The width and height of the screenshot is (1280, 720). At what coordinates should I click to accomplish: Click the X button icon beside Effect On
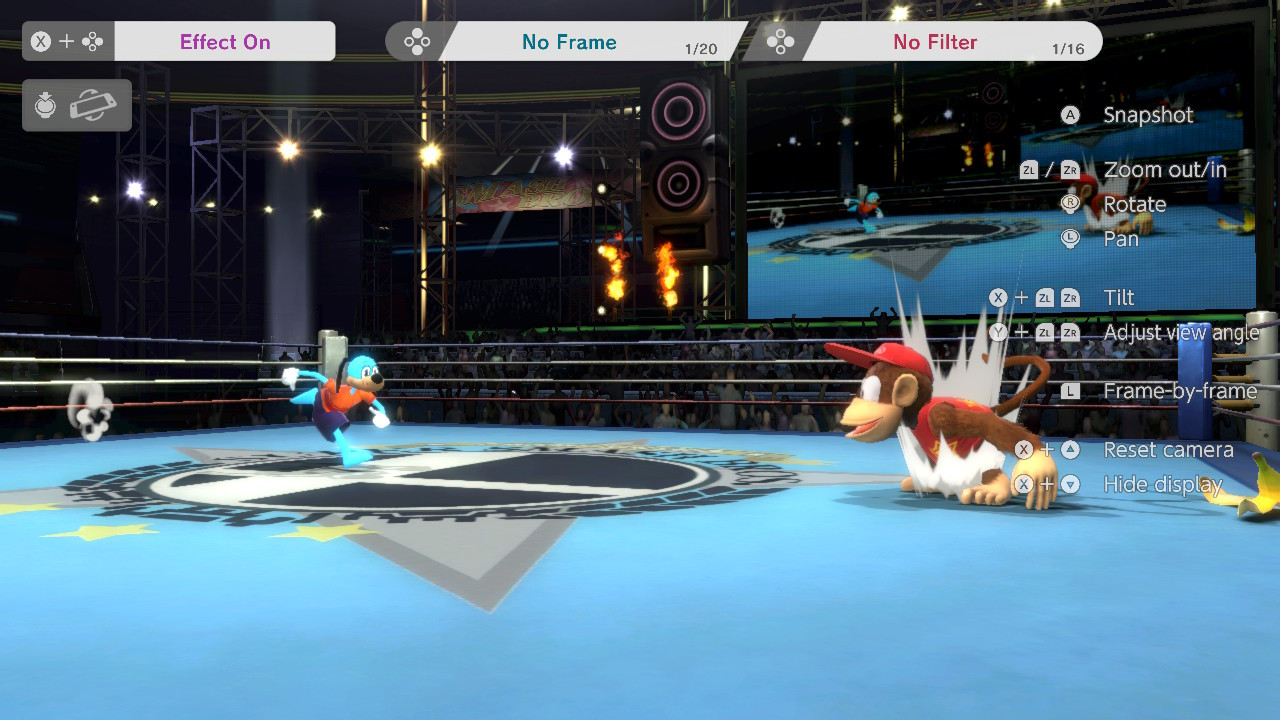[x=39, y=41]
